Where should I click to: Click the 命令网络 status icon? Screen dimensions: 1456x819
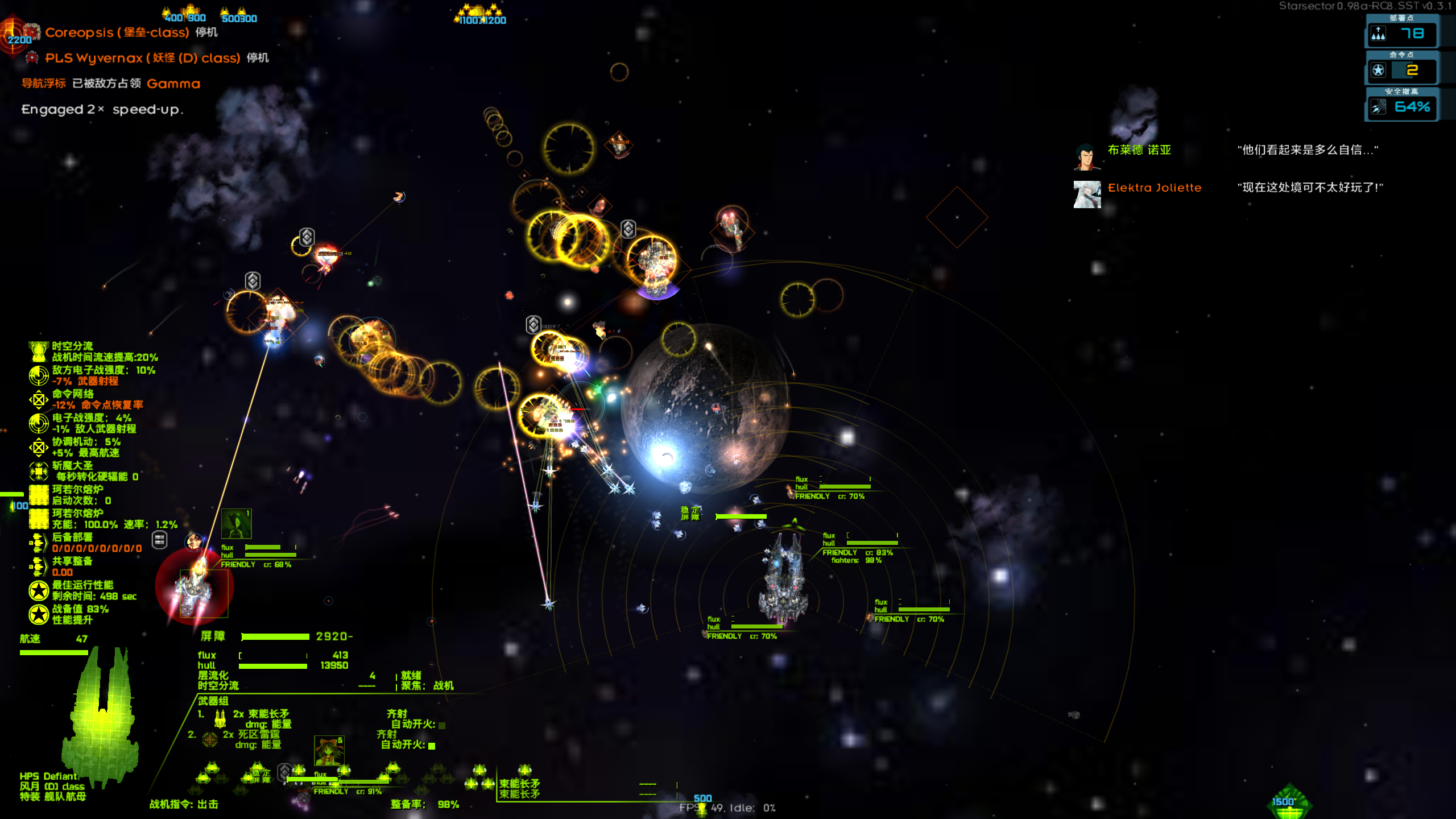(x=39, y=399)
